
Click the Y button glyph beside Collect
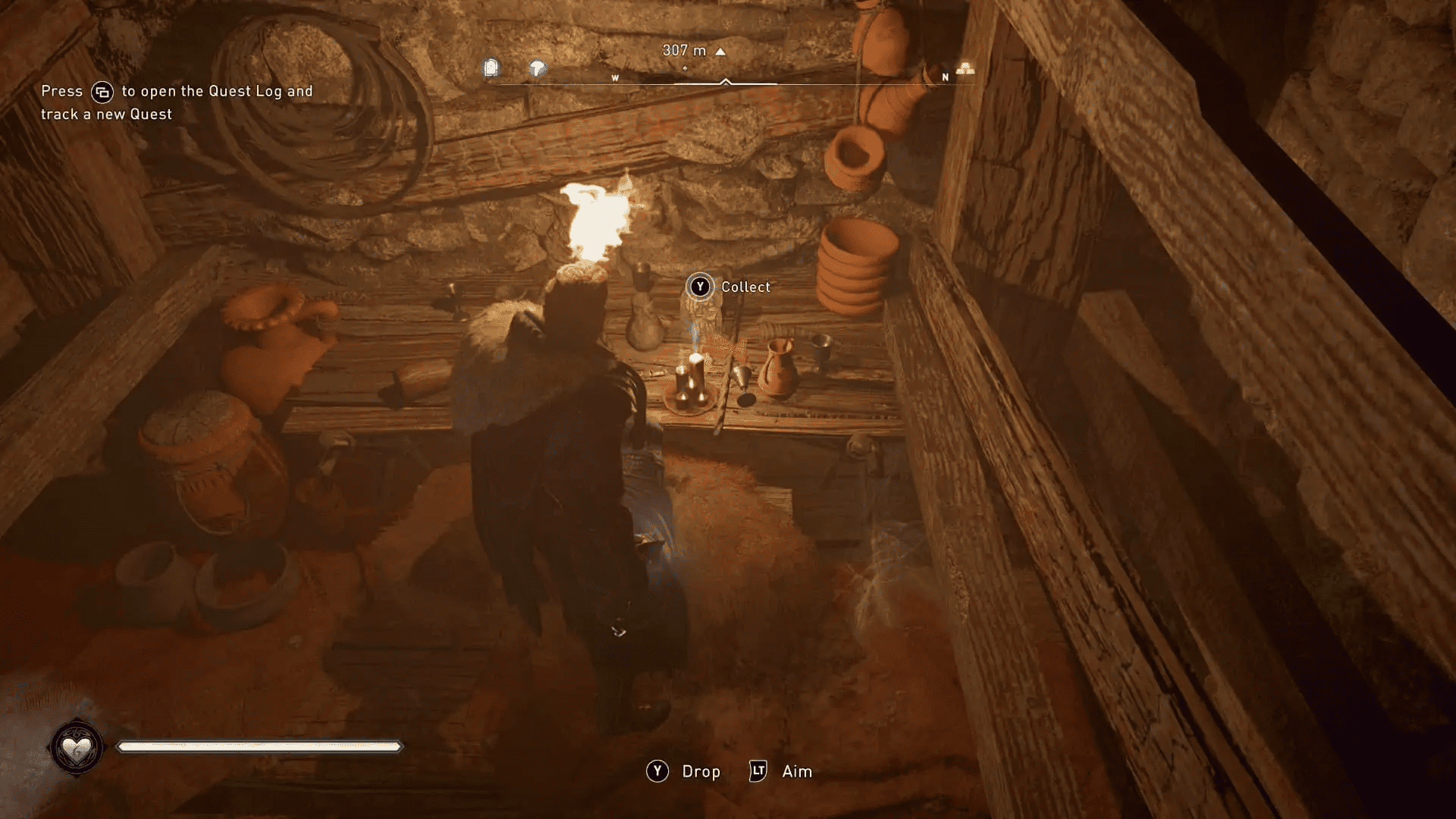tap(698, 287)
